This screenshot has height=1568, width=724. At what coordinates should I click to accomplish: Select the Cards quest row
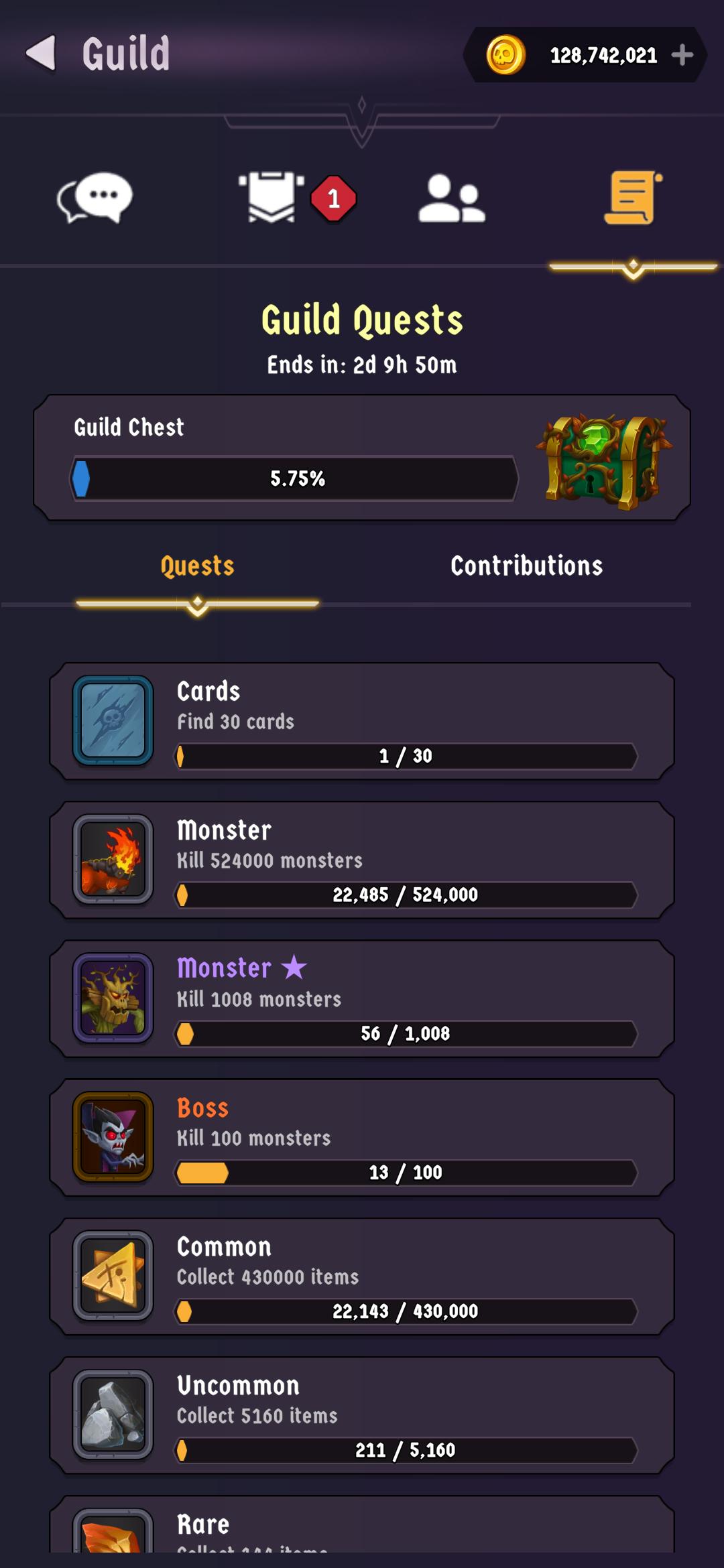tap(362, 722)
